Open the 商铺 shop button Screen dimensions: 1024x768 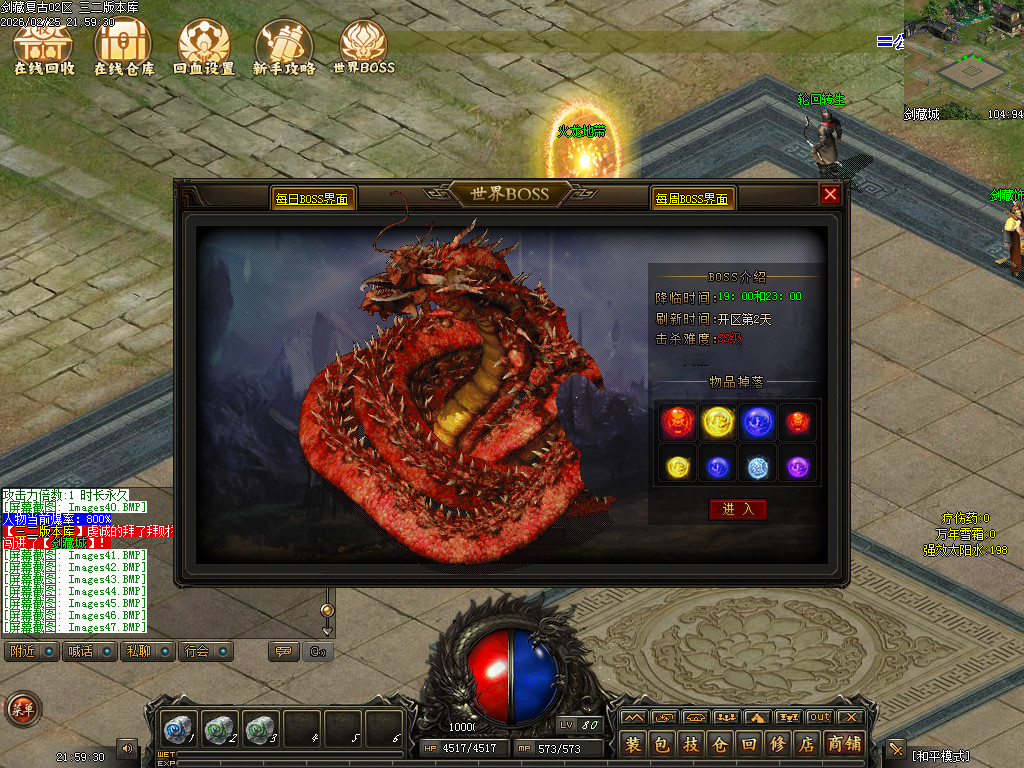[x=845, y=745]
